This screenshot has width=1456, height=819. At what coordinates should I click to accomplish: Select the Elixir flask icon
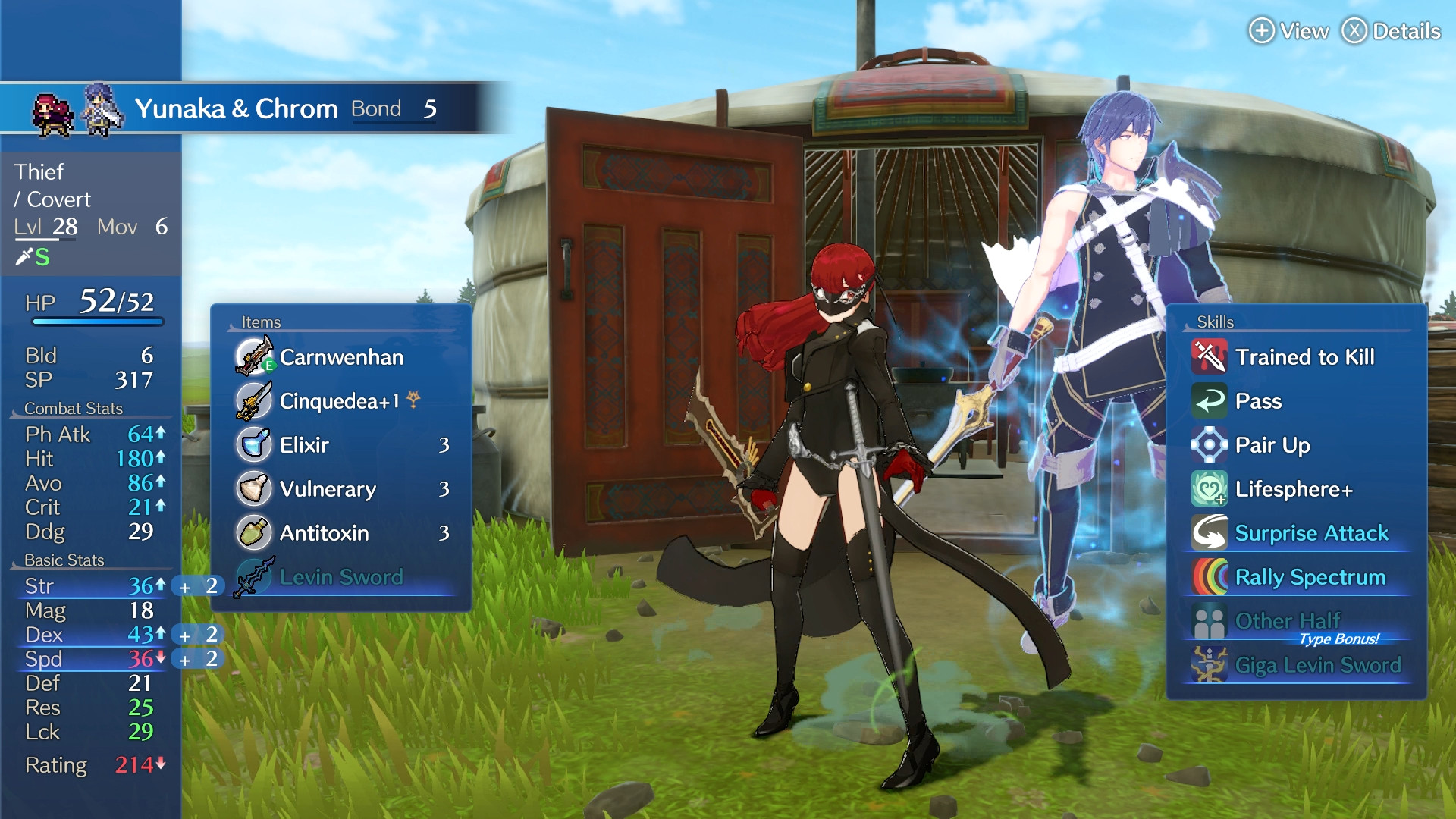click(x=252, y=445)
